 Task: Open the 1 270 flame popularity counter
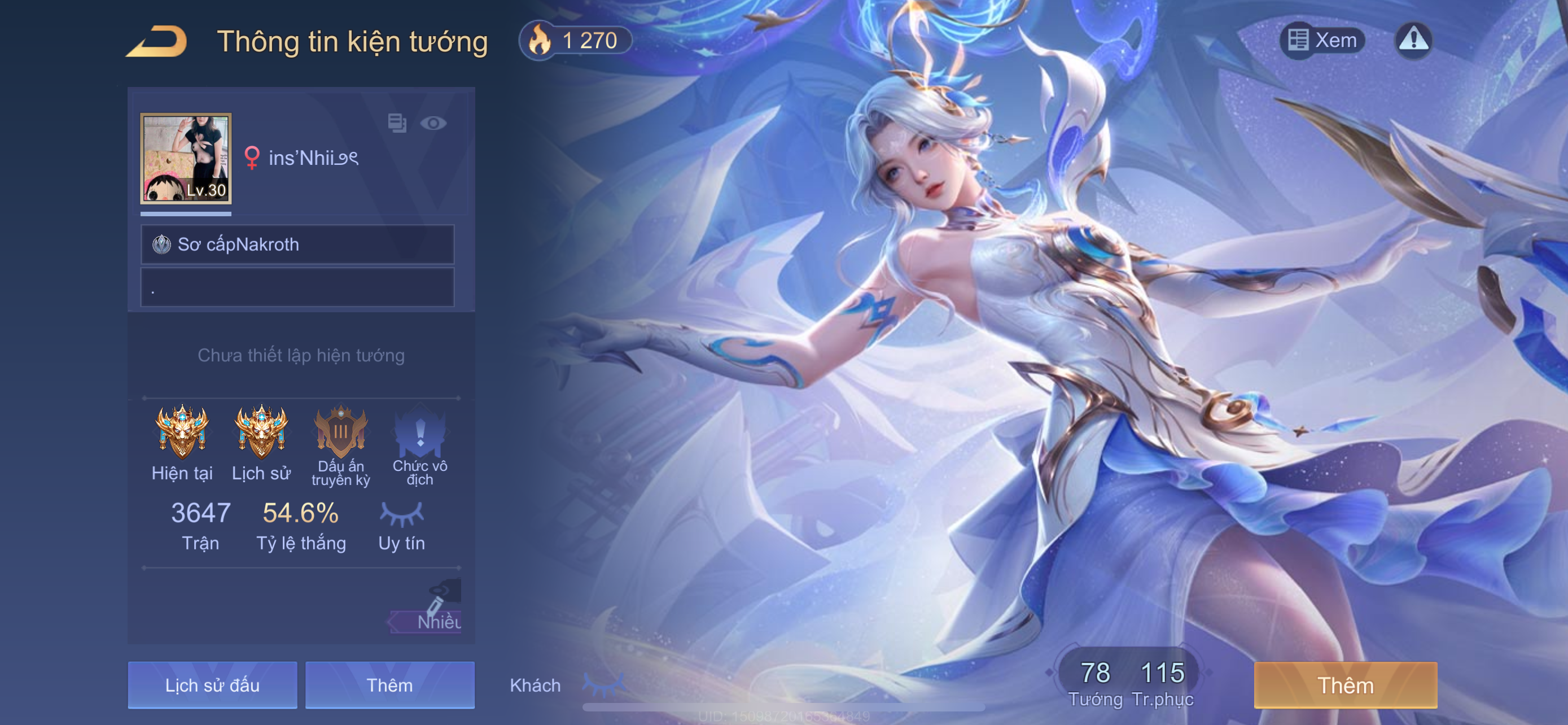[x=575, y=41]
